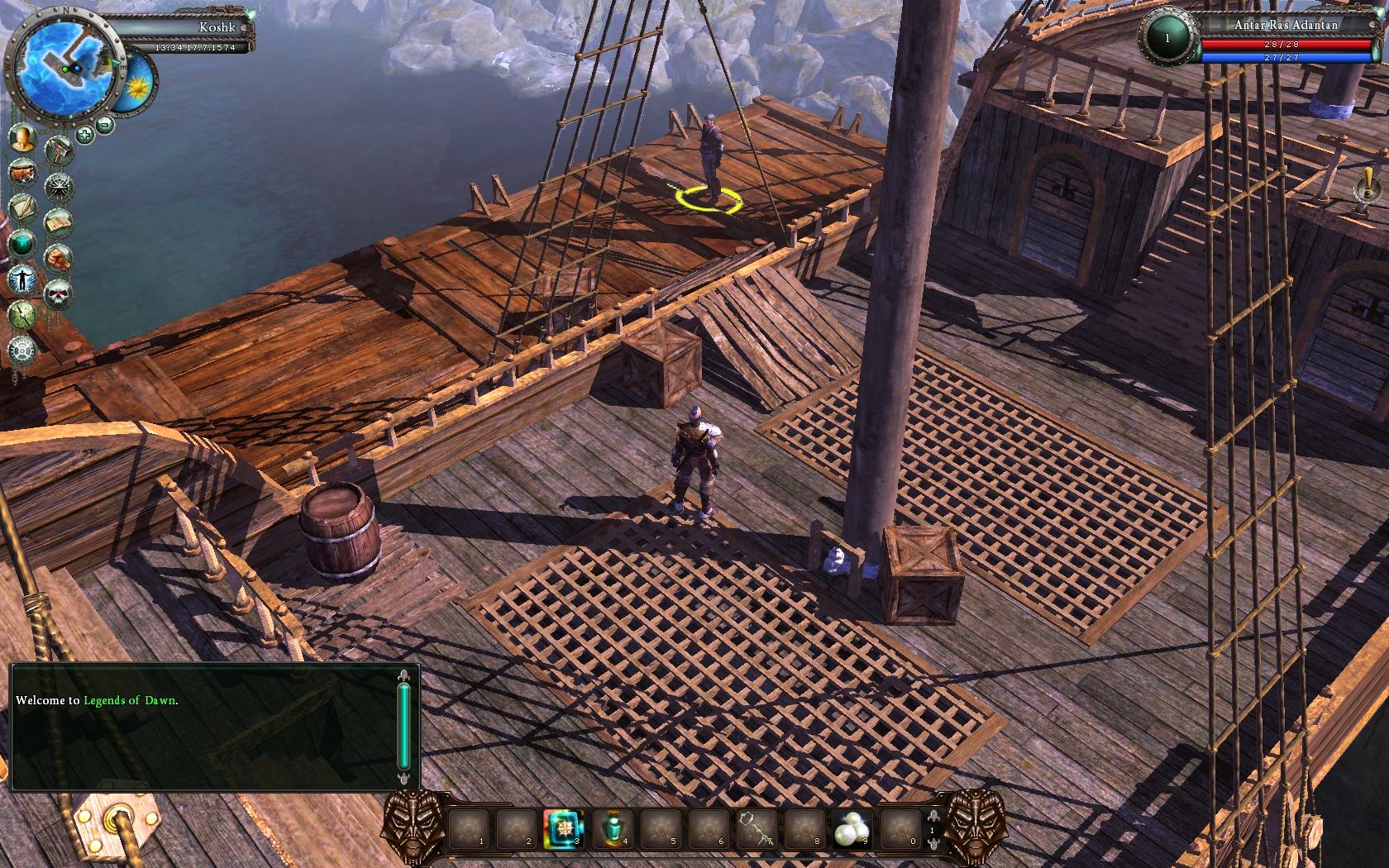Viewport: 1389px width, 868px height.
Task: Select the key in hotbar slot 7
Action: (757, 828)
